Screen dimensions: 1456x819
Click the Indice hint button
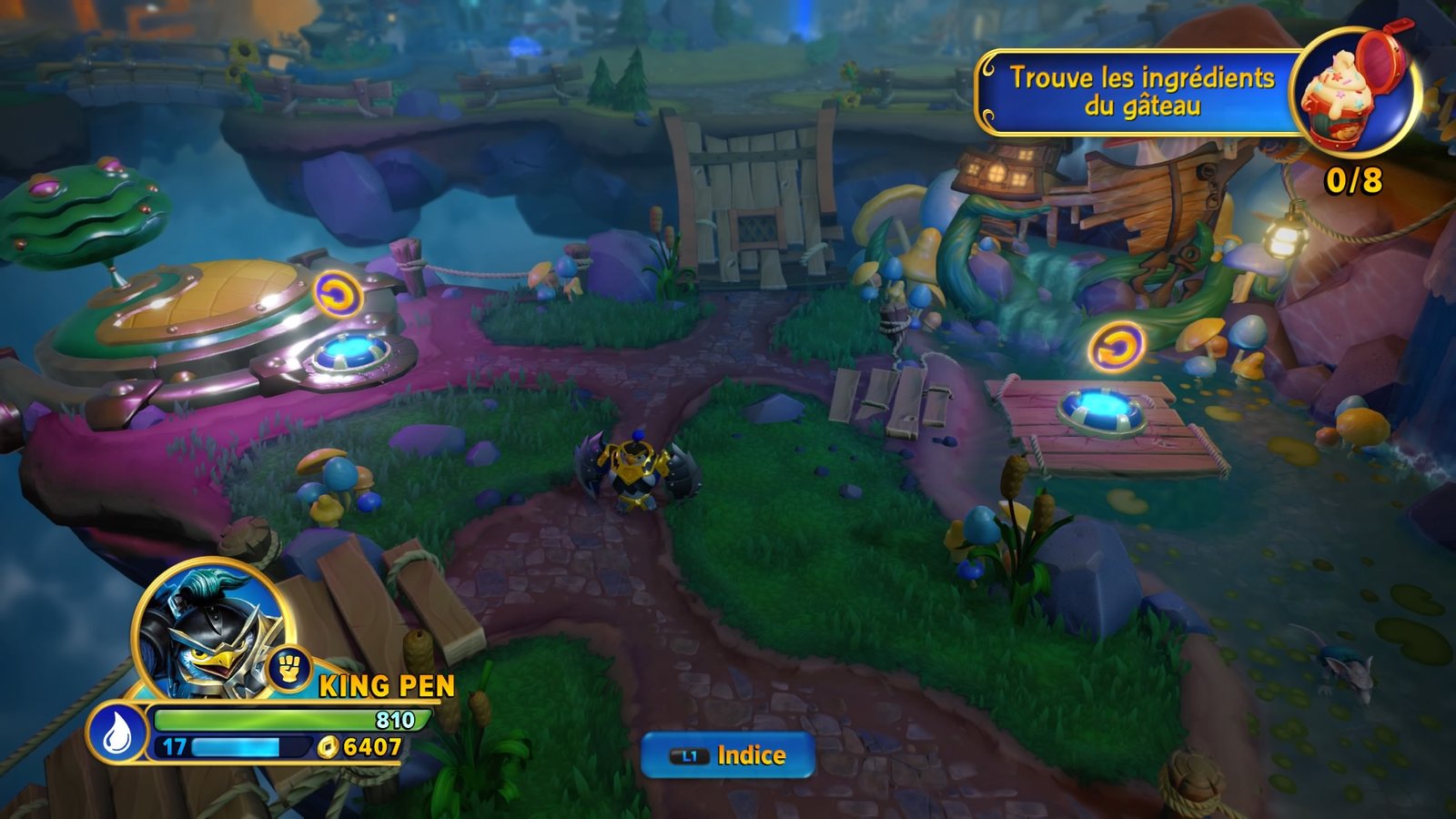[x=727, y=755]
